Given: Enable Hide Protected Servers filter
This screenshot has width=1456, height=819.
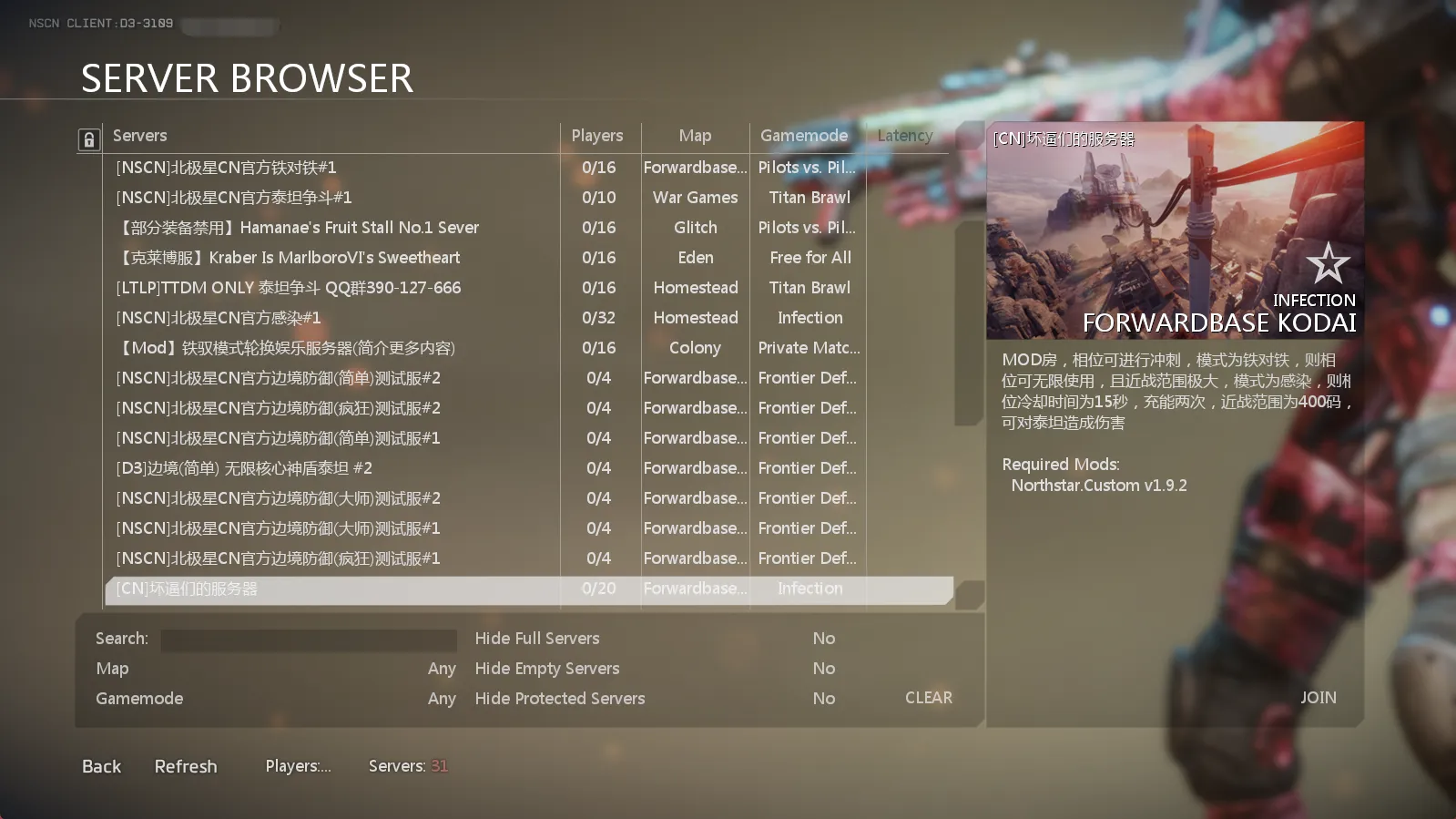Looking at the screenshot, I should [823, 698].
